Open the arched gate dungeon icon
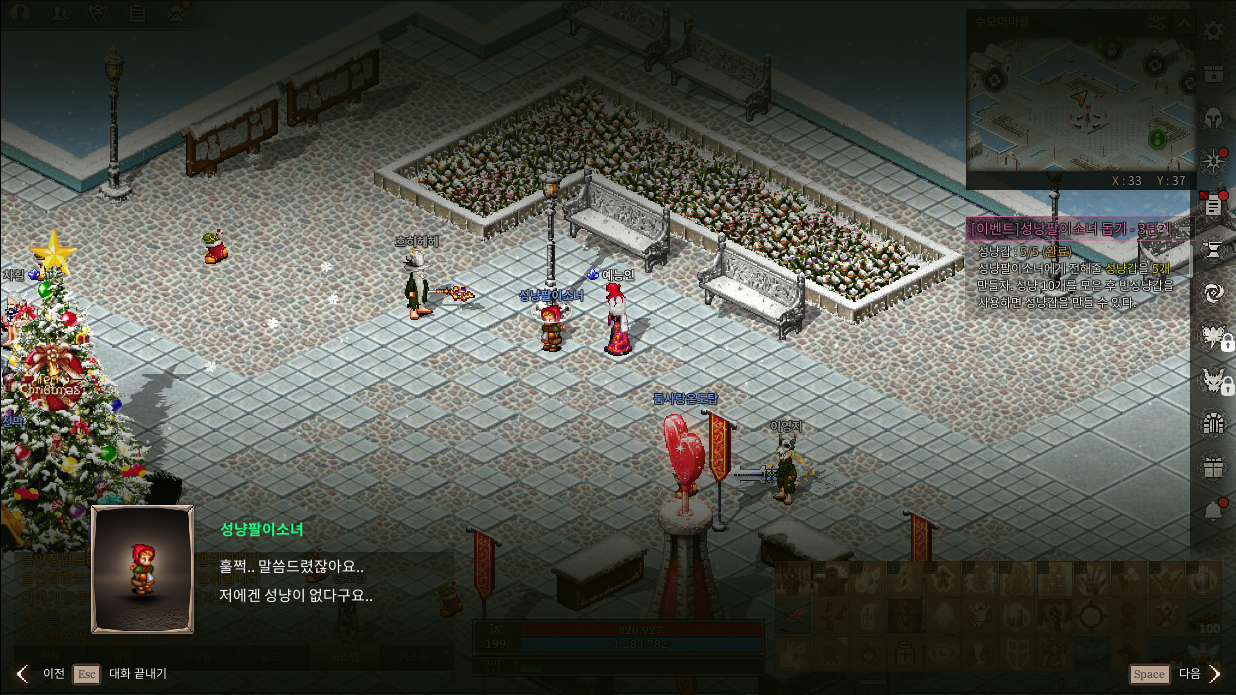Image resolution: width=1236 pixels, height=695 pixels. pyautogui.click(x=1213, y=424)
